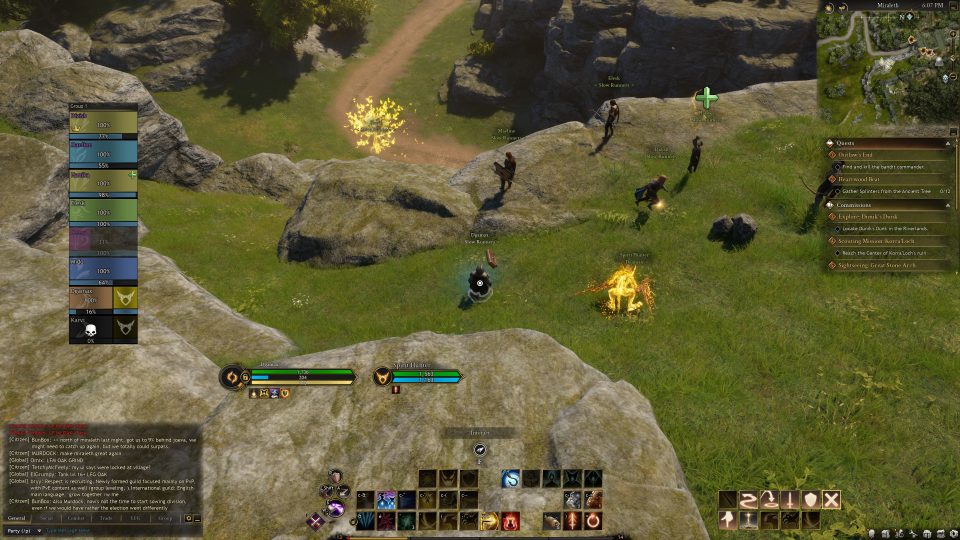Activate the crossed-swords X command icon
The height and width of the screenshot is (540, 960).
(x=831, y=499)
